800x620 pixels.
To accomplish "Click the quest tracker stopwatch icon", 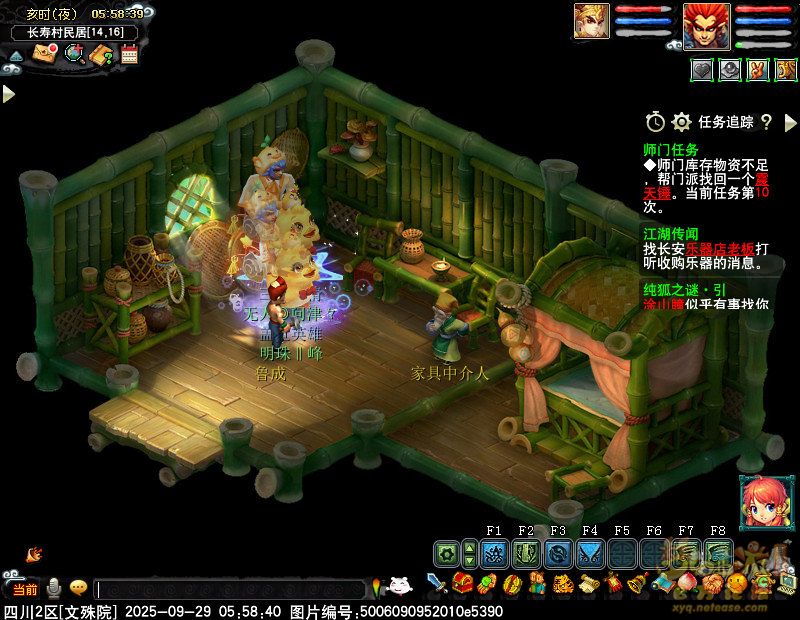I will click(655, 122).
